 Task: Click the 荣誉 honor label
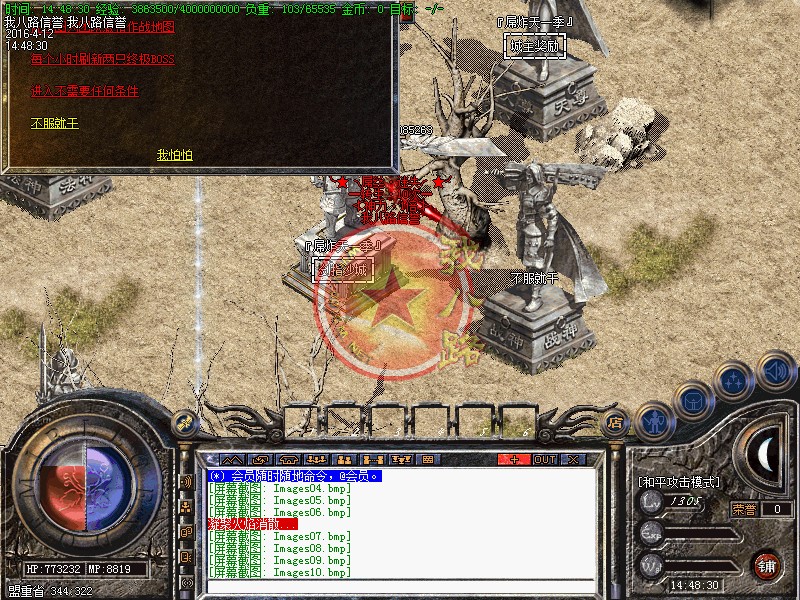(744, 508)
